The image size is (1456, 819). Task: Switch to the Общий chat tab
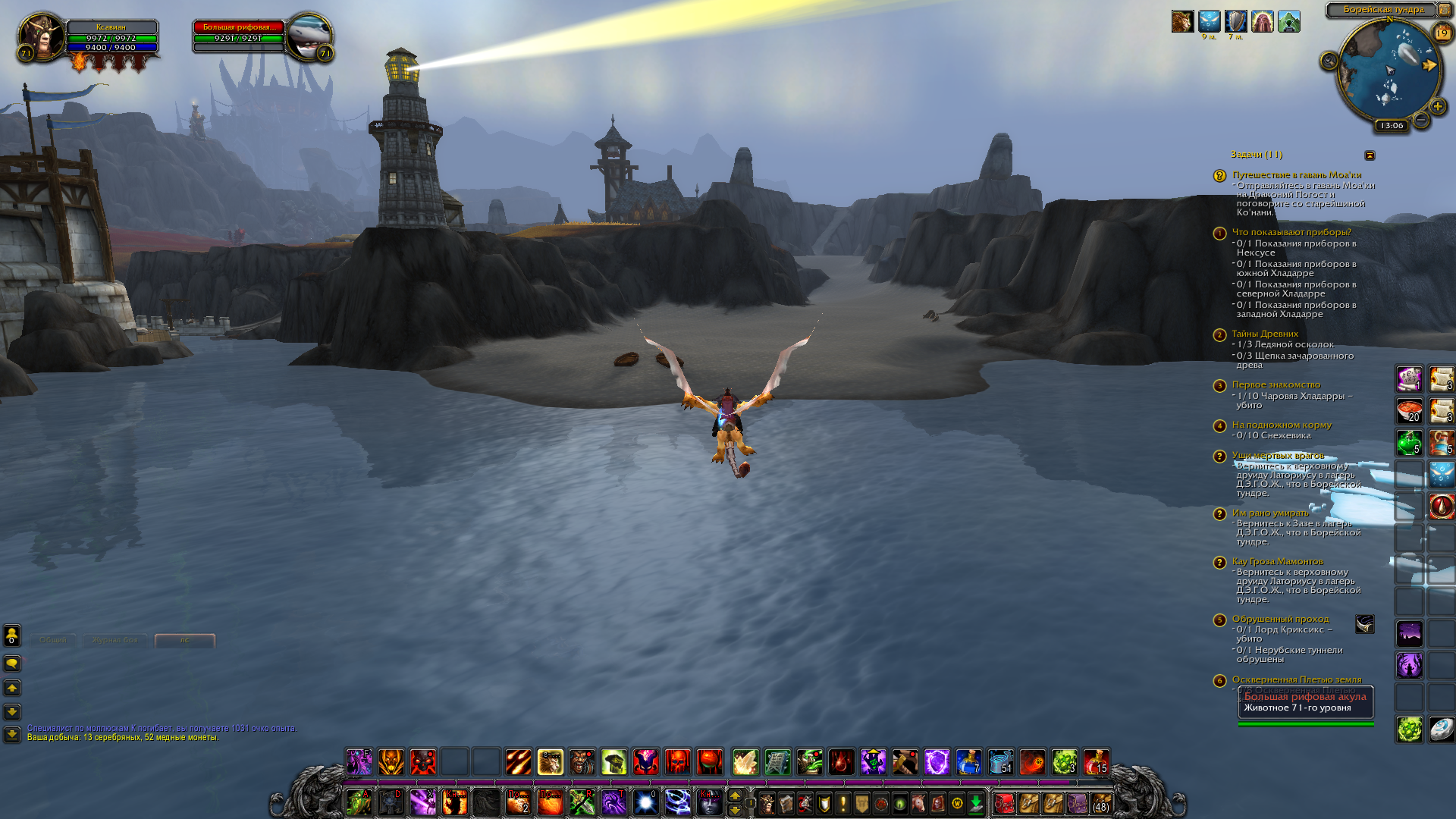coord(53,640)
